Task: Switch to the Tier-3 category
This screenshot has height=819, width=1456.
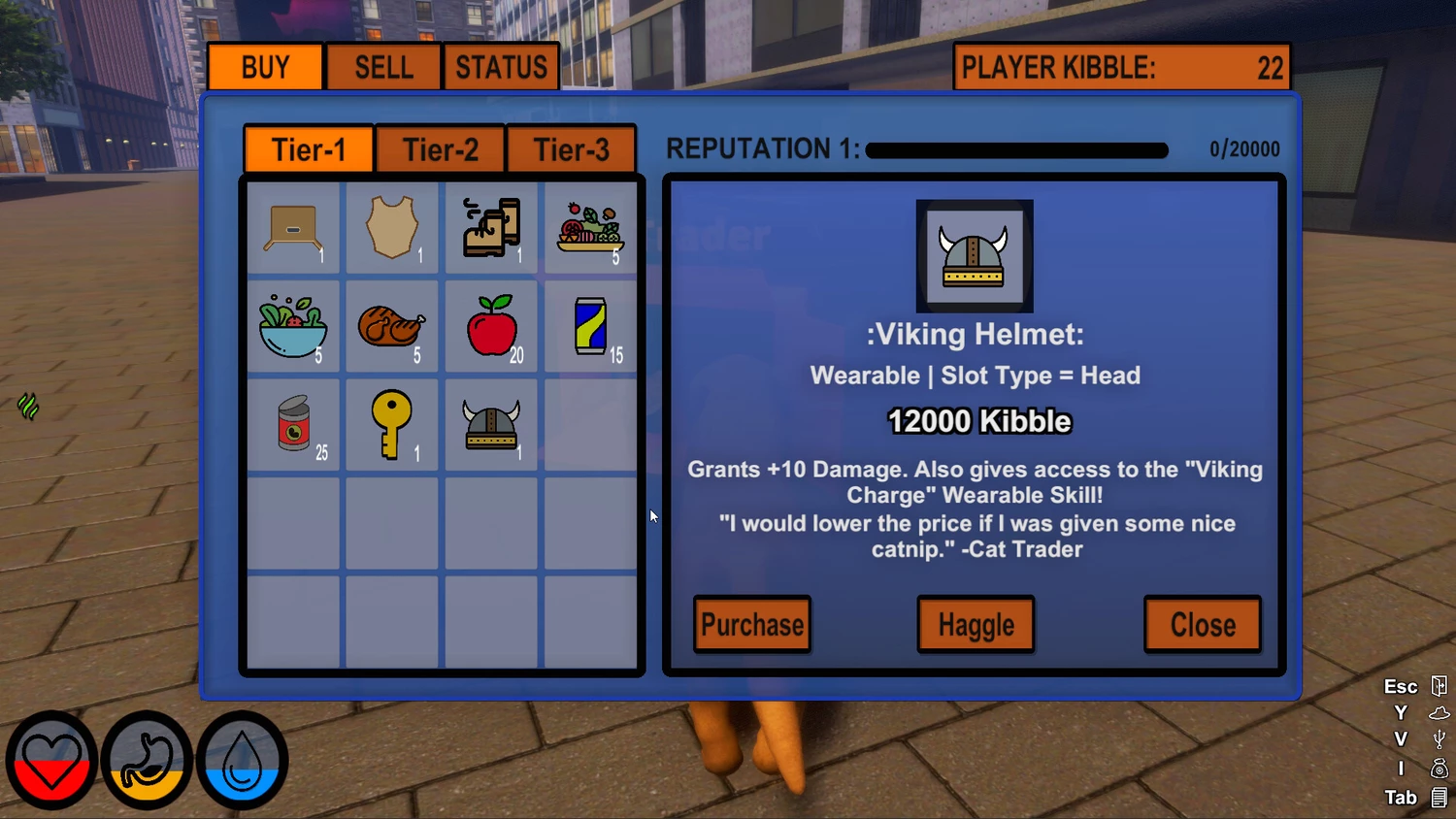Action: (571, 150)
